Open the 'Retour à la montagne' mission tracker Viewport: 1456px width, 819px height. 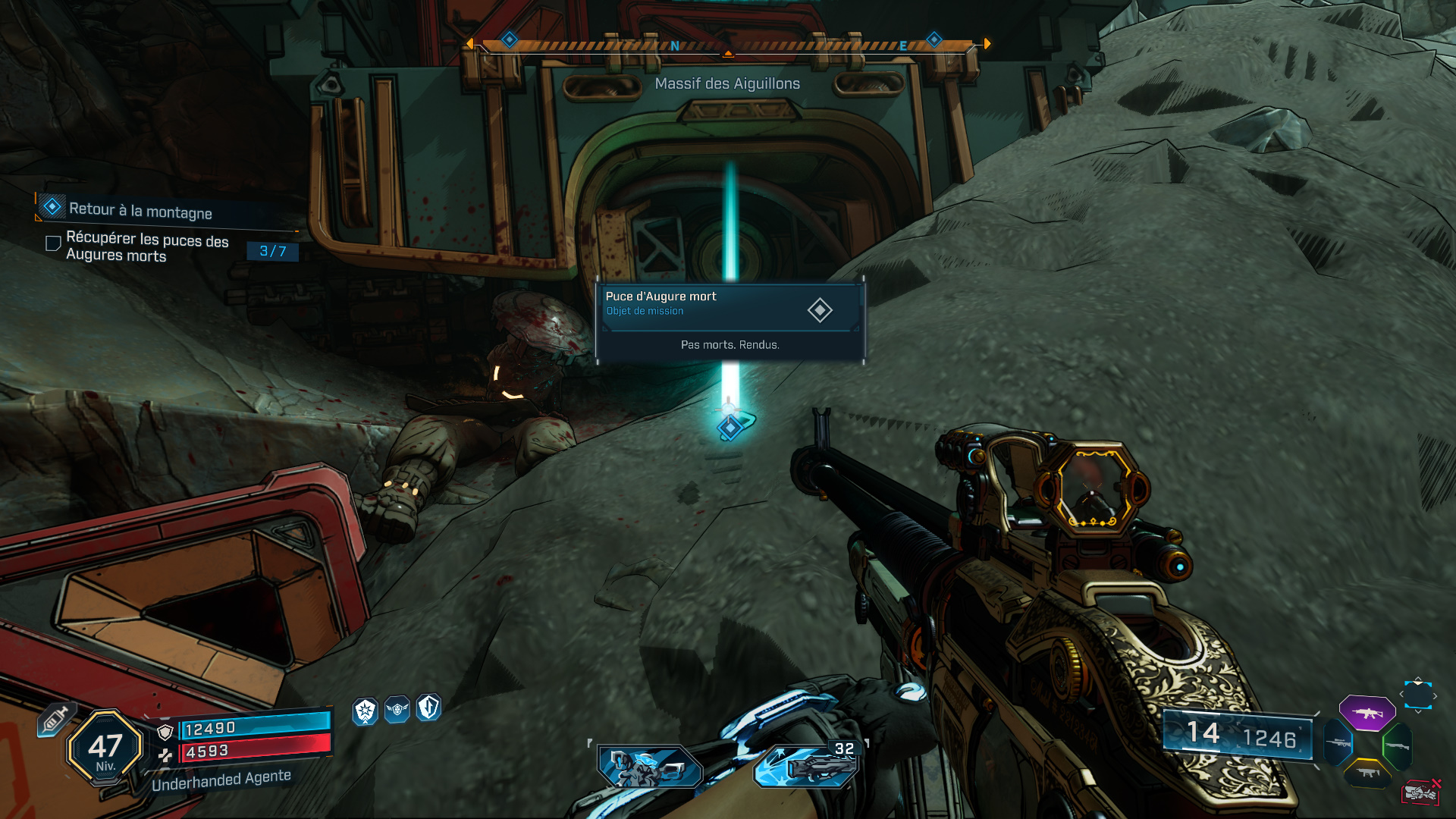coord(140,210)
